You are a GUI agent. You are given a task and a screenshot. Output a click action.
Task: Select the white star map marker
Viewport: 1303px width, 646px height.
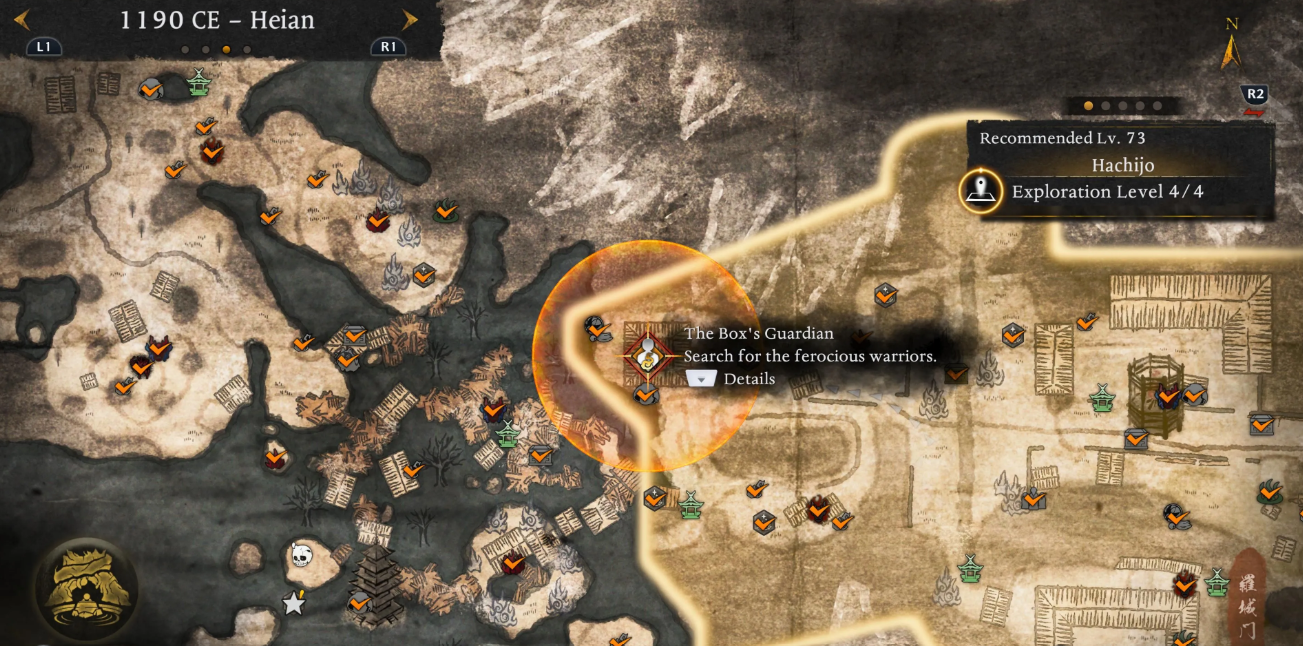pos(293,603)
